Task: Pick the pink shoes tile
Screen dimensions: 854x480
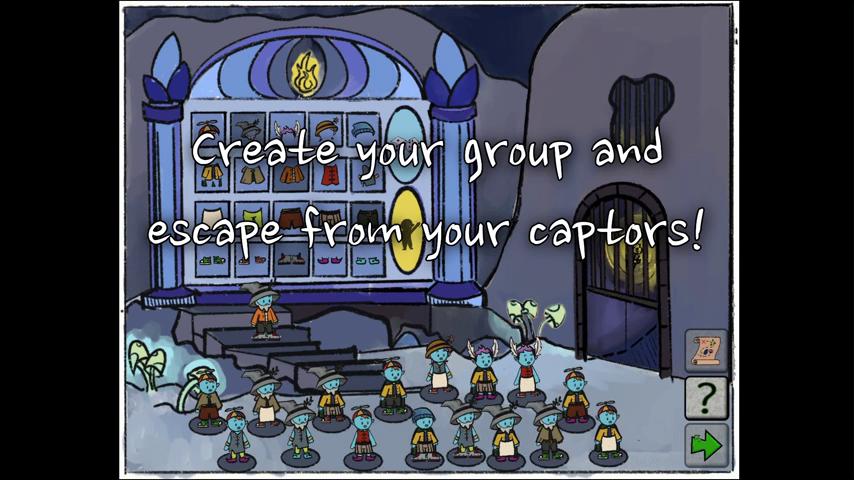Action: click(326, 260)
